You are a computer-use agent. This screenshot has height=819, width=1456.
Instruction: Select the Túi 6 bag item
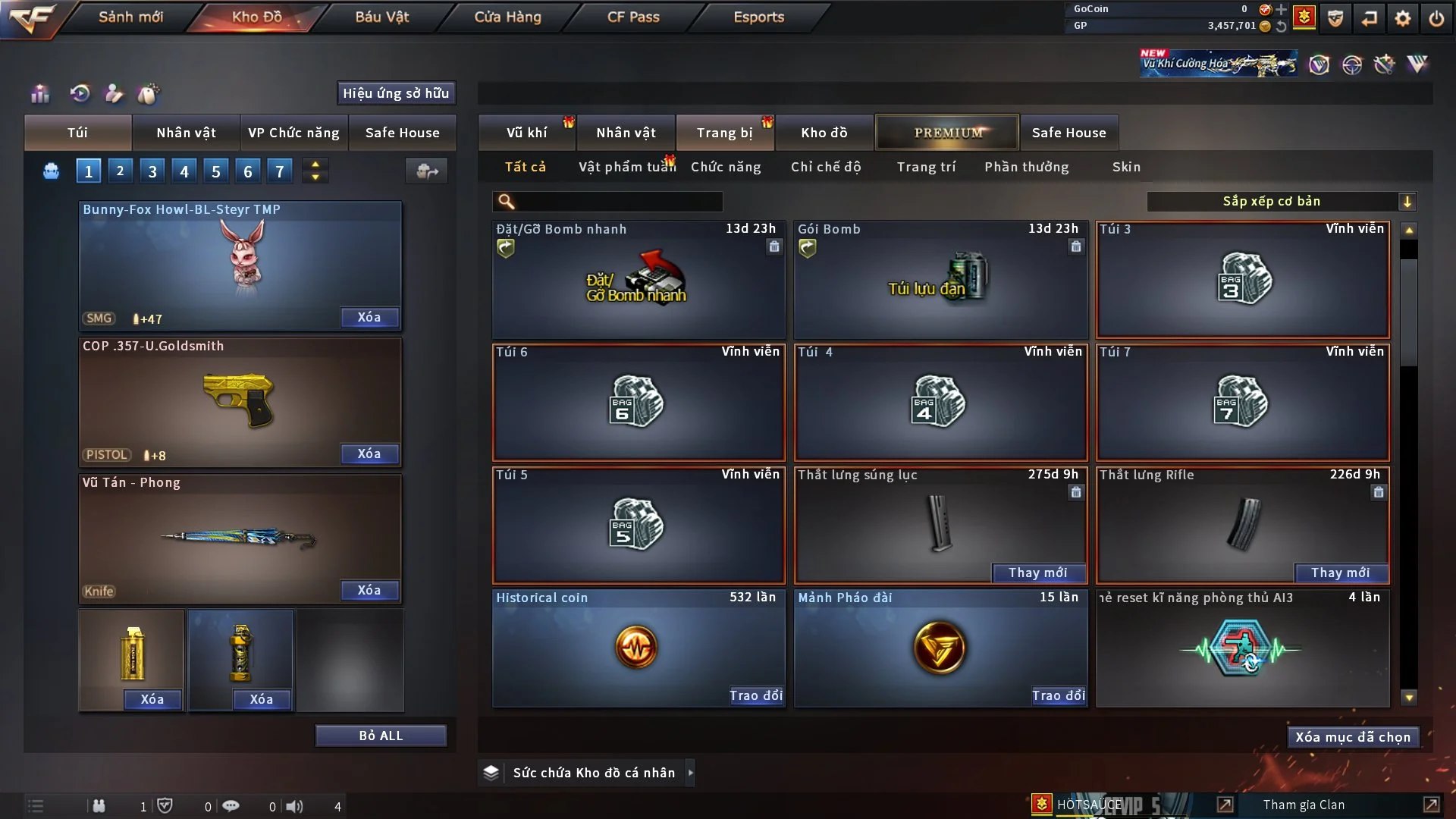tap(639, 402)
